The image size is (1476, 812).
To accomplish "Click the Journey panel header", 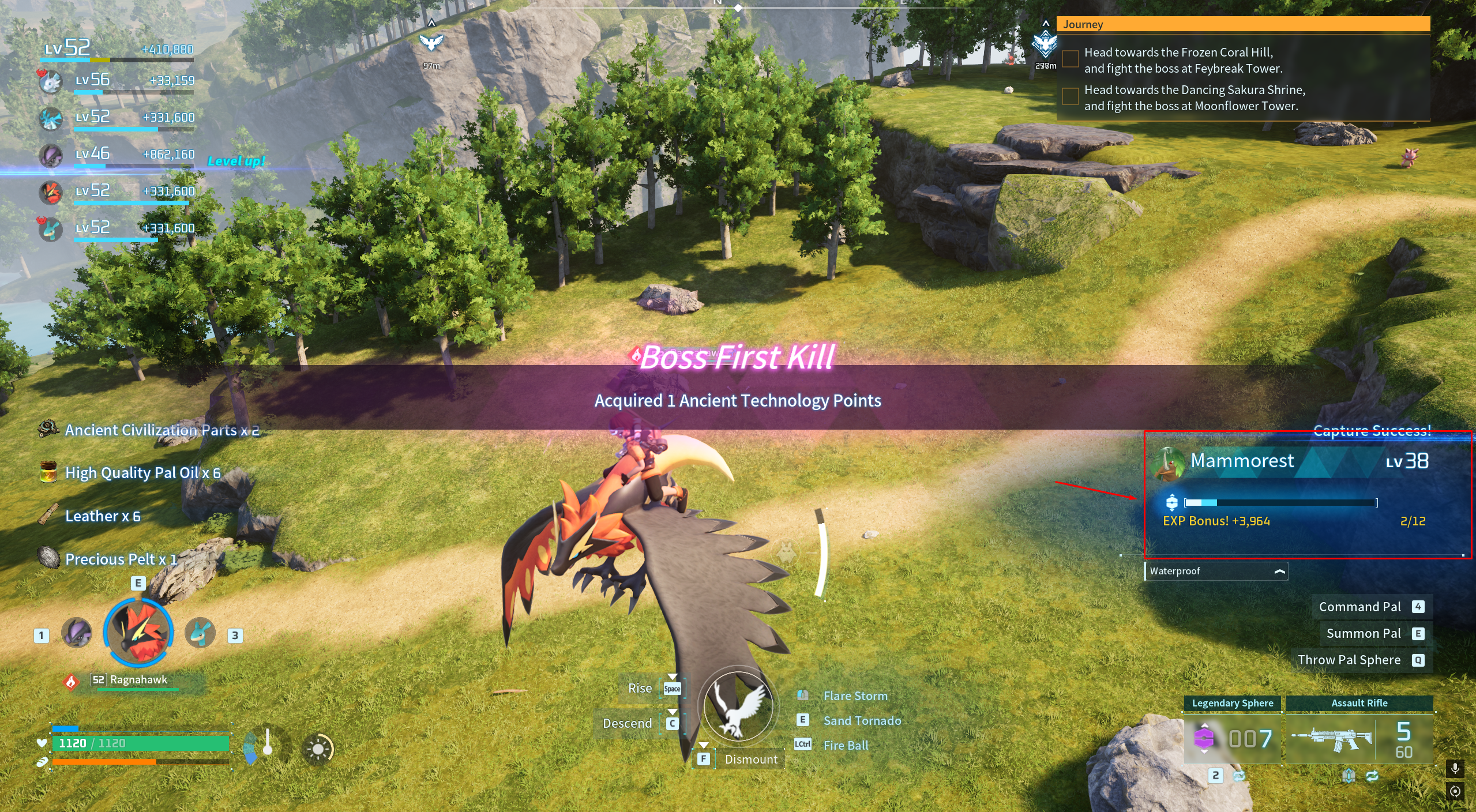I will click(x=1242, y=24).
